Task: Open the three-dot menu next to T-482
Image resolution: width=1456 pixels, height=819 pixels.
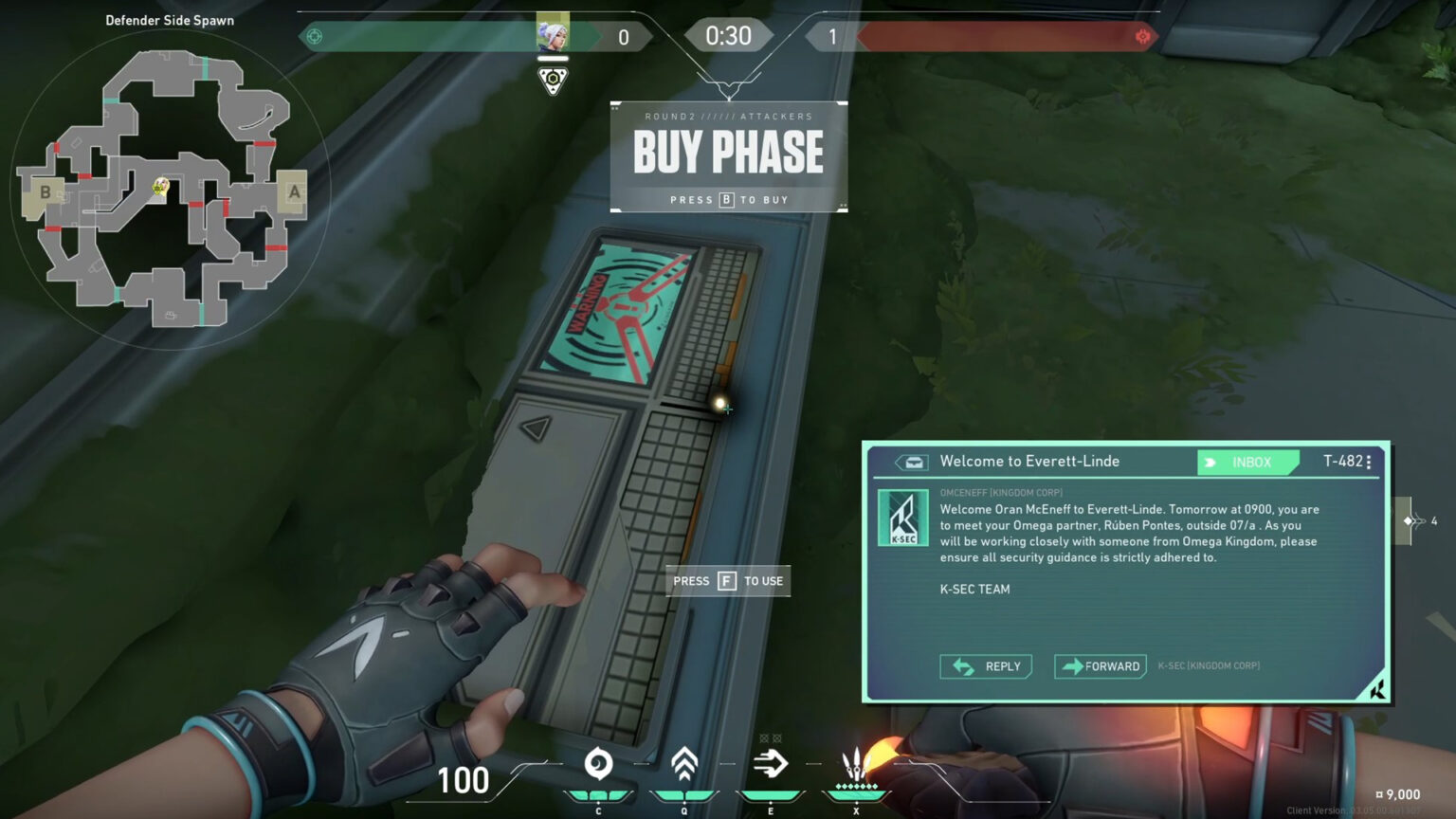Action: (x=1368, y=462)
